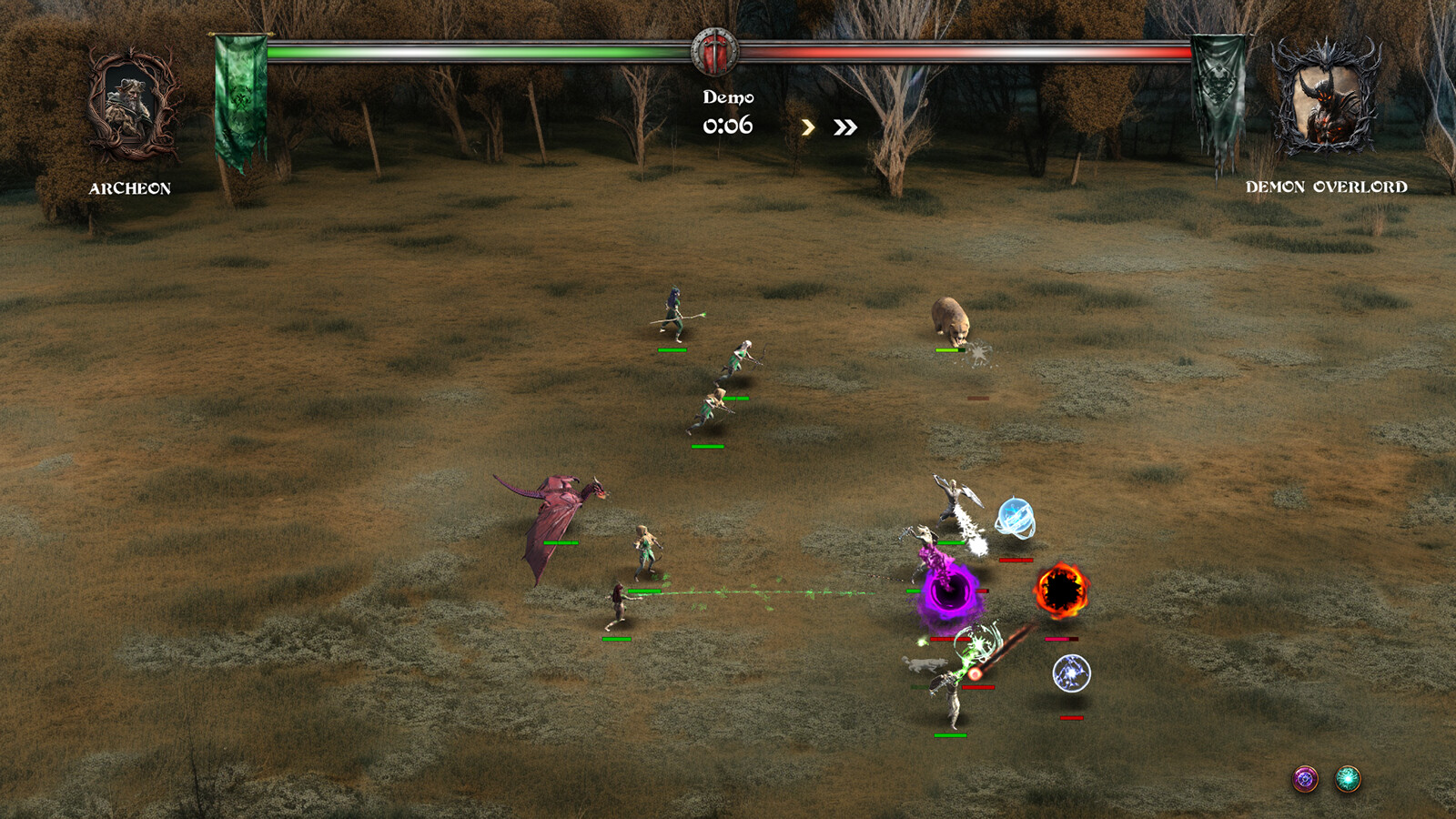
Task: Click the double-chevron fast-forward icon
Action: coord(844,127)
